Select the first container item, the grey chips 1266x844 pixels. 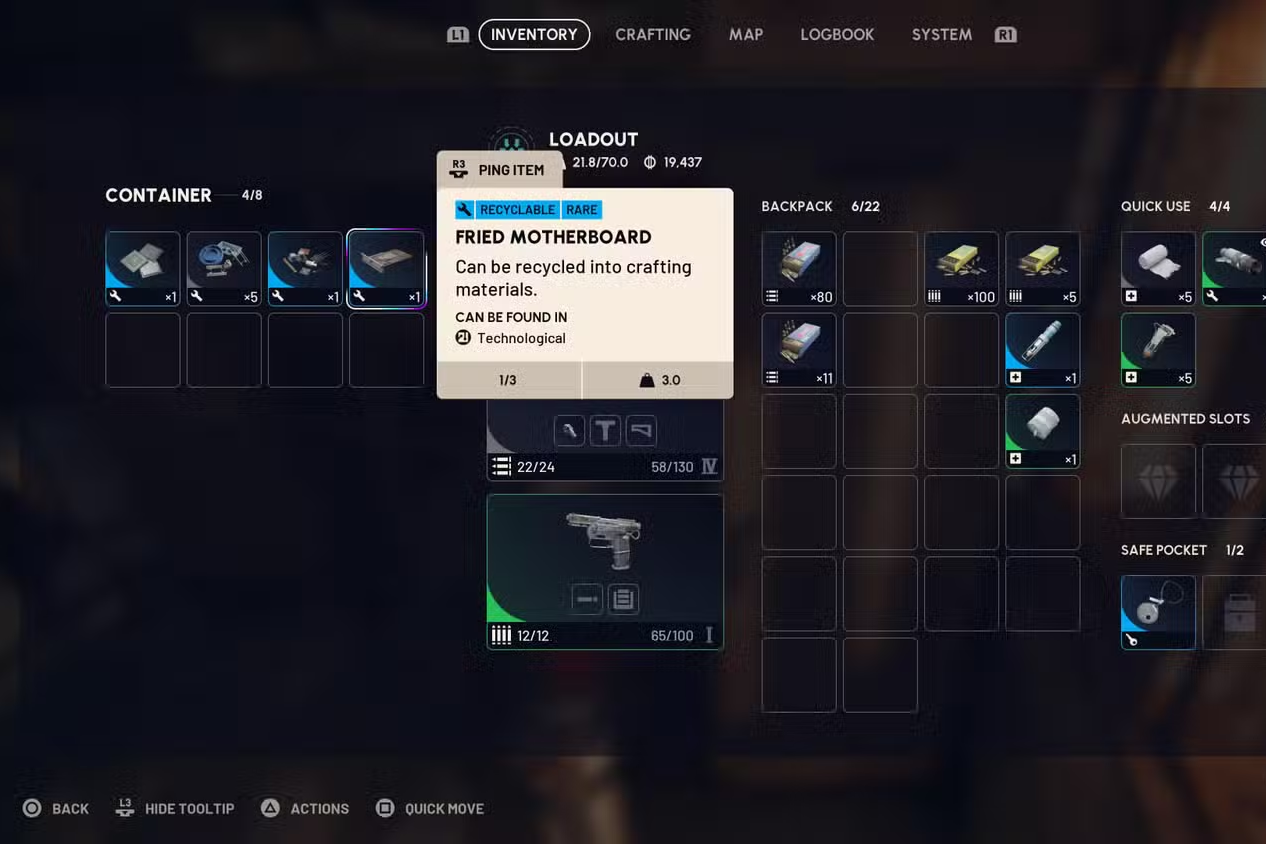click(x=143, y=268)
